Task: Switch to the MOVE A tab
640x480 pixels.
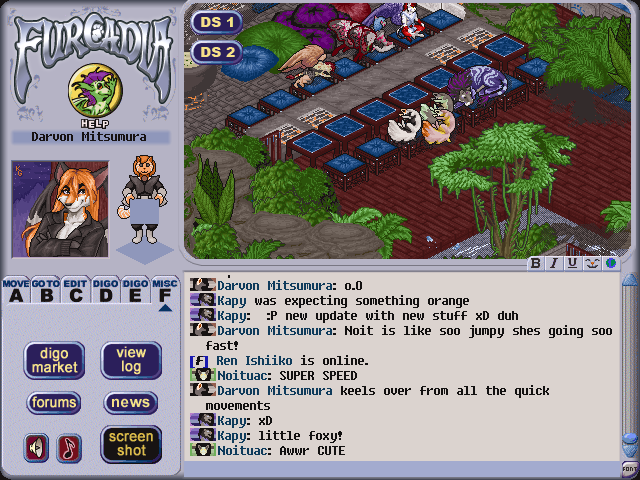Action: coord(15,290)
